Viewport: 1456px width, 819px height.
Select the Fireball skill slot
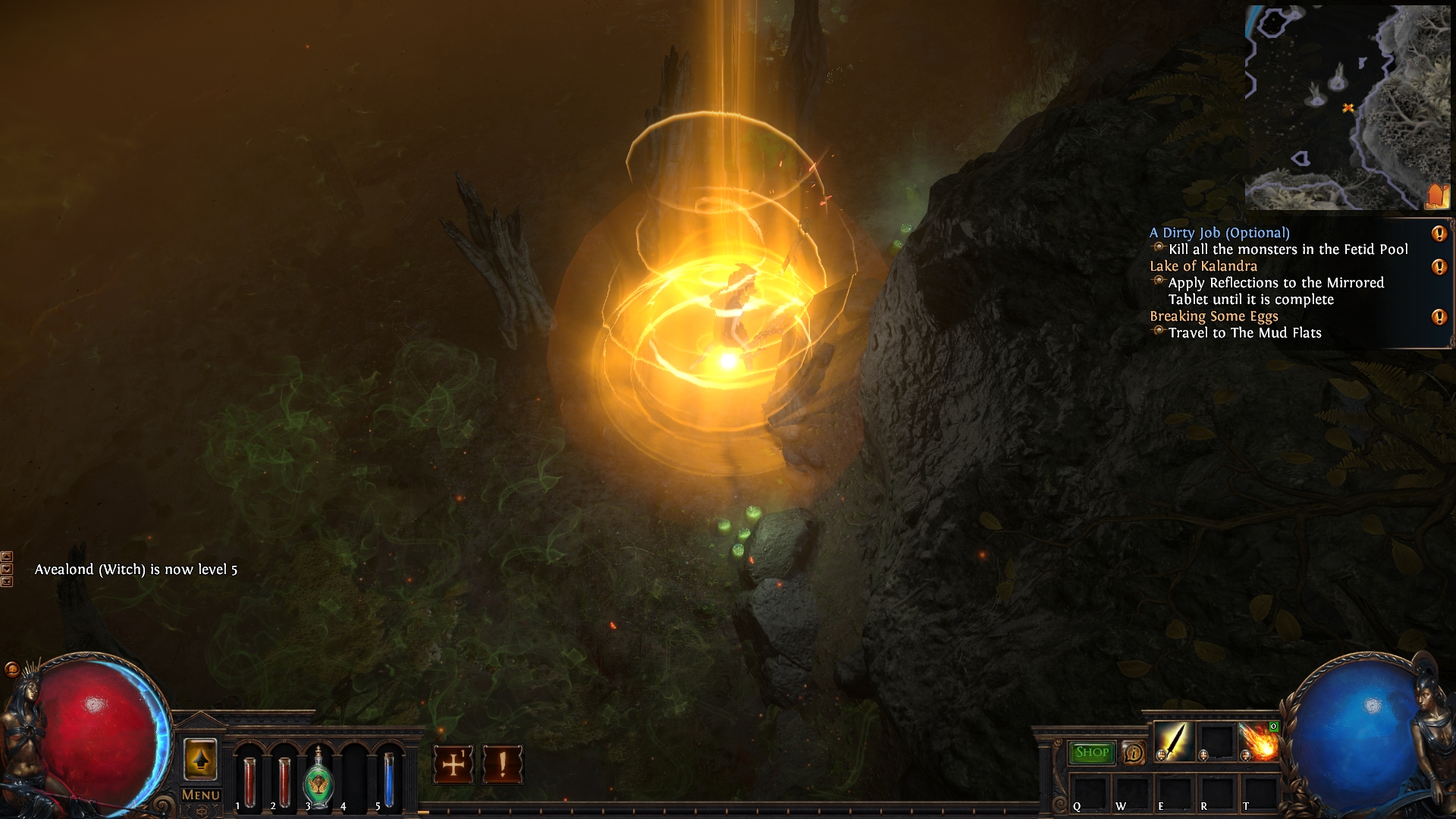1259,742
